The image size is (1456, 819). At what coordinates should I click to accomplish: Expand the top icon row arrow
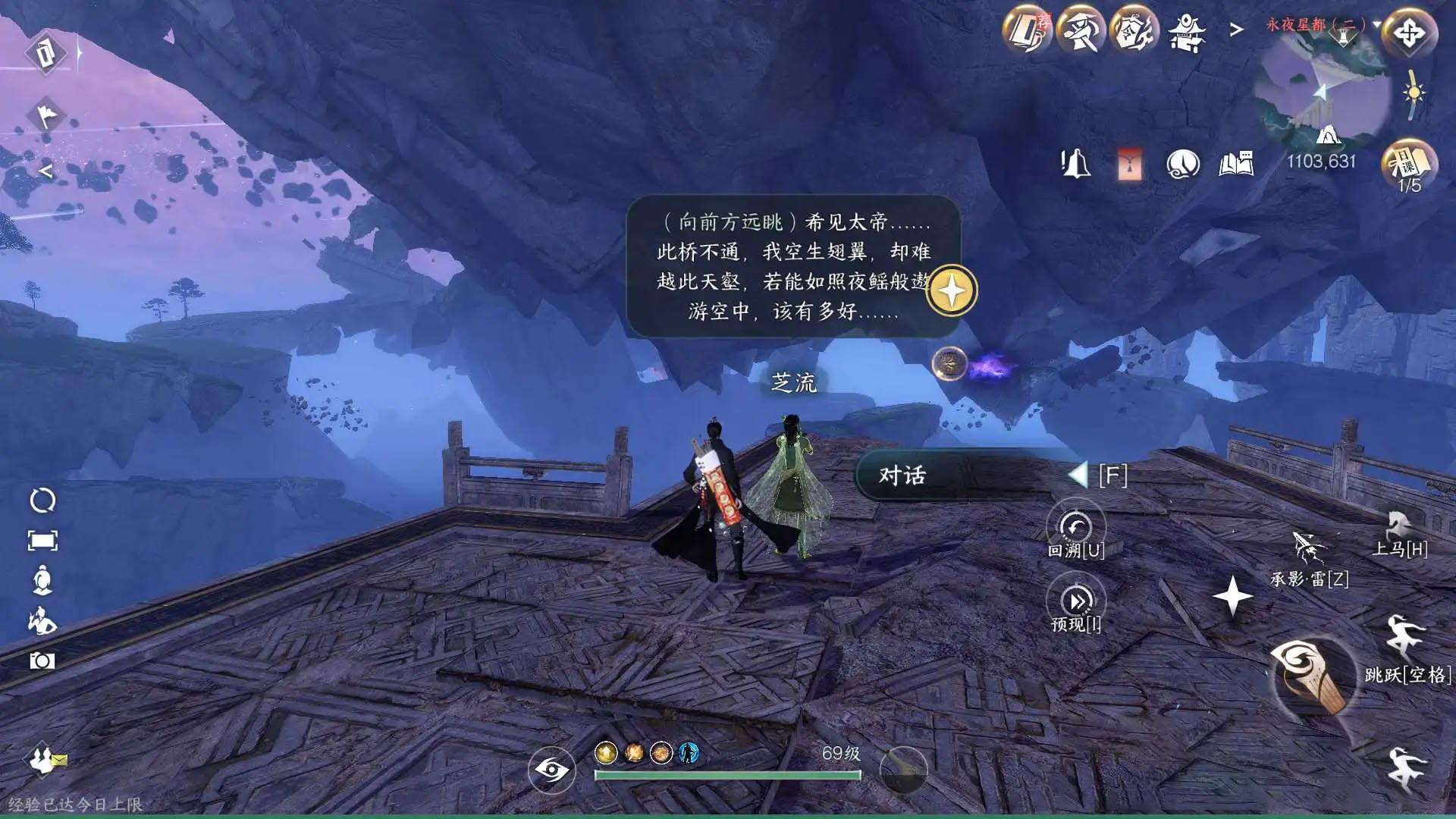[x=1237, y=30]
